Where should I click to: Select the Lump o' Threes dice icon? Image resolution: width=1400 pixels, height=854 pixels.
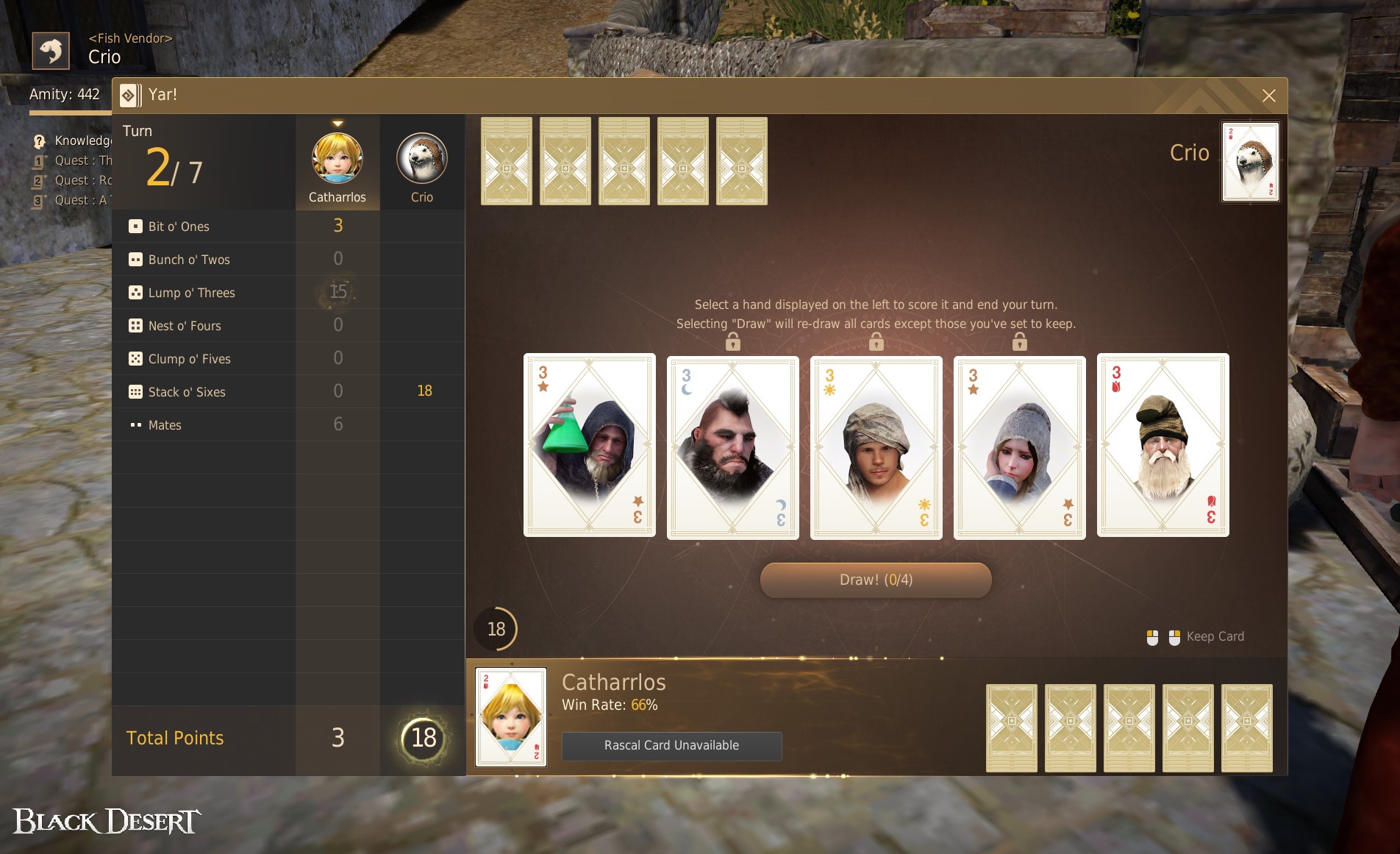click(135, 292)
